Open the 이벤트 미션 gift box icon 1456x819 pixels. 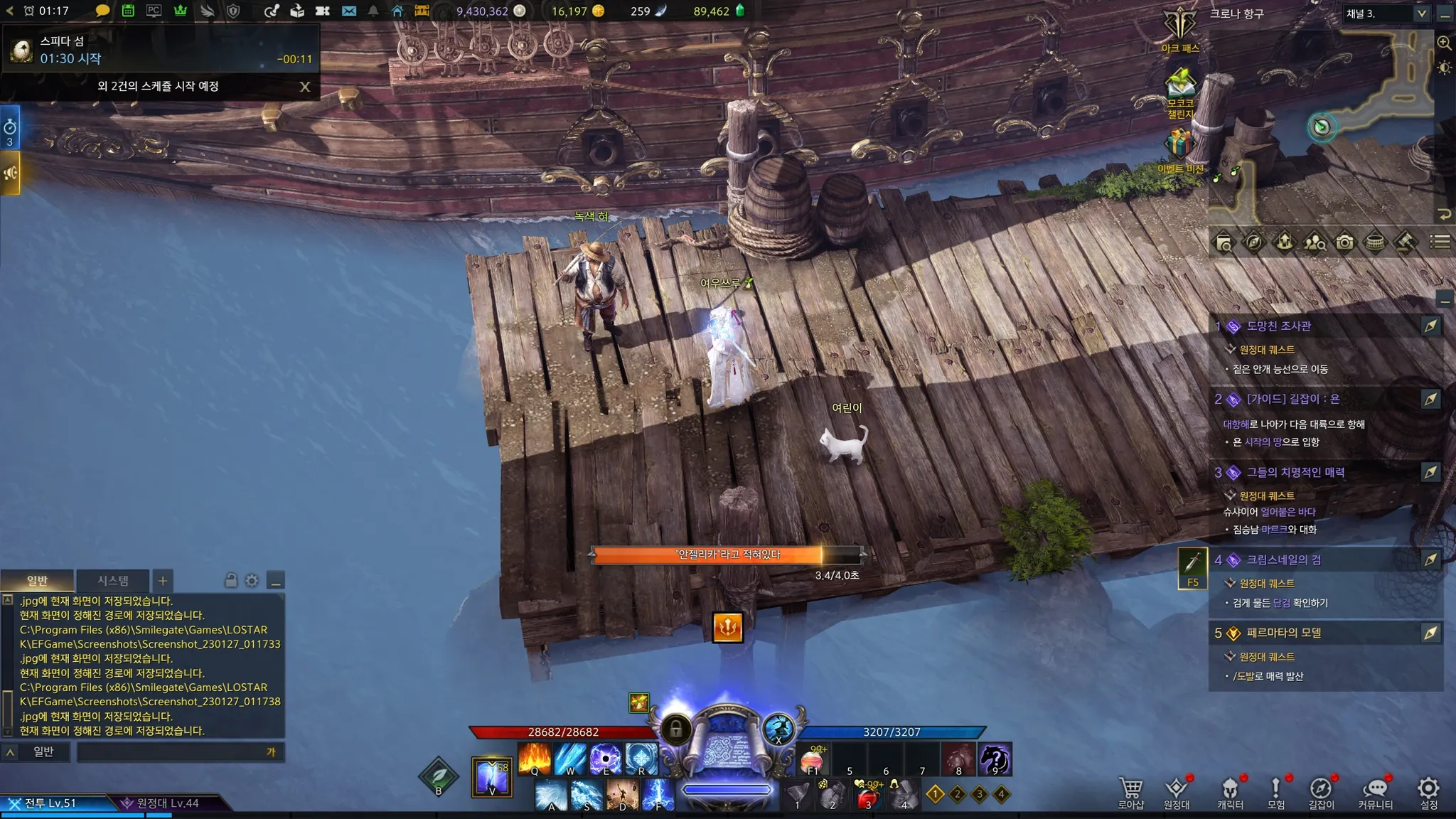1179,146
